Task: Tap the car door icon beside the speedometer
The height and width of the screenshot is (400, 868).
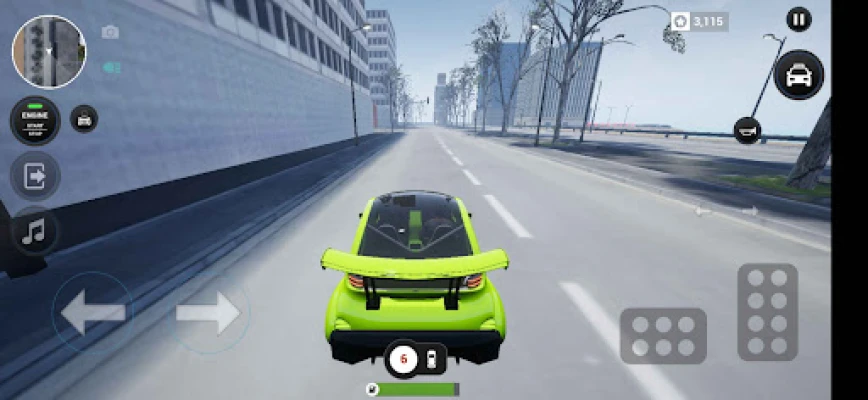Action: coord(431,359)
